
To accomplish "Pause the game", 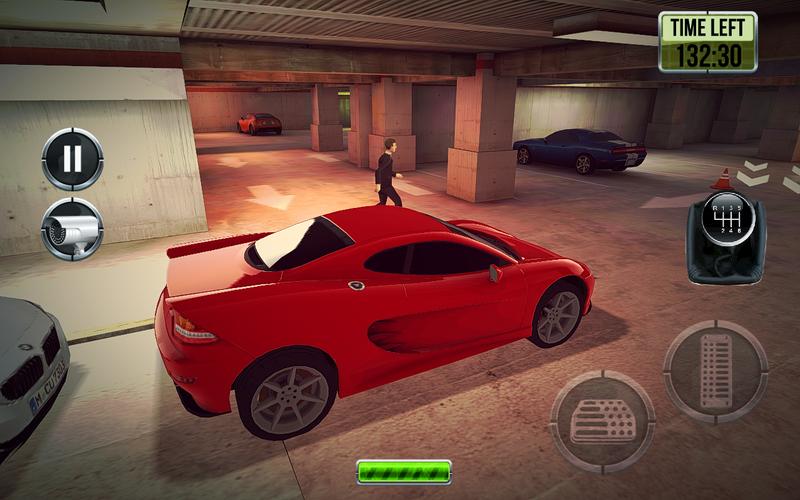I will (72, 159).
